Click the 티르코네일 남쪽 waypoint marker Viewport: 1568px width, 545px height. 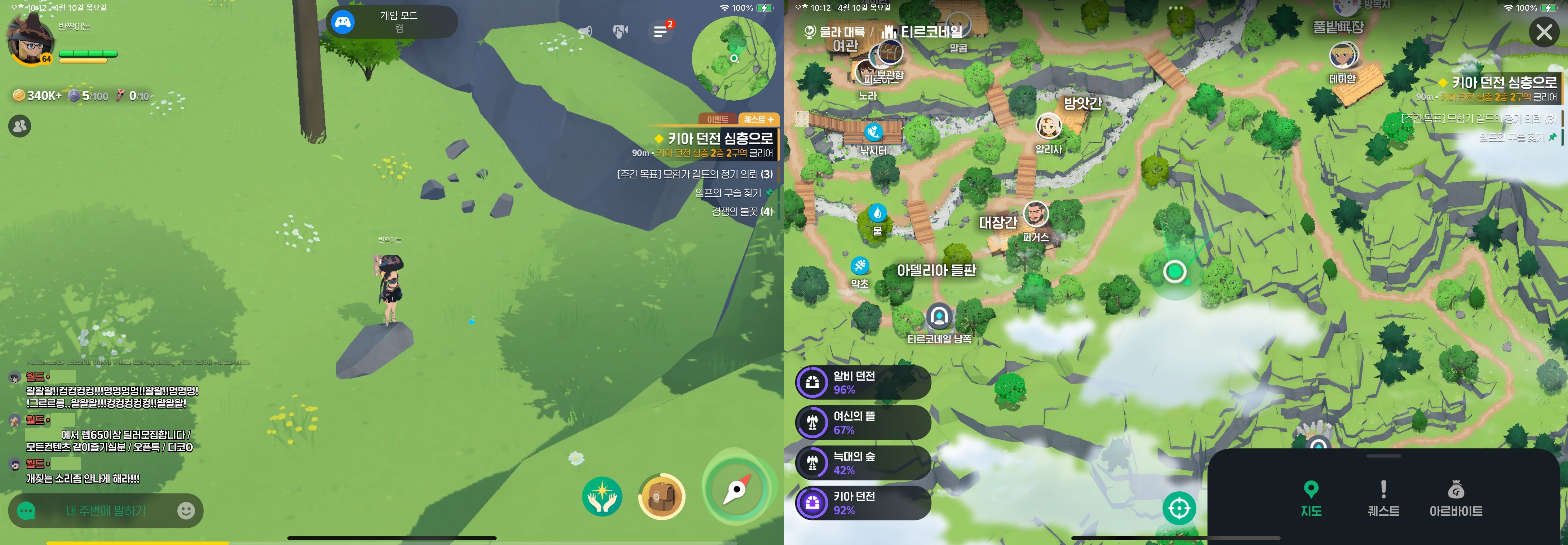(x=939, y=317)
